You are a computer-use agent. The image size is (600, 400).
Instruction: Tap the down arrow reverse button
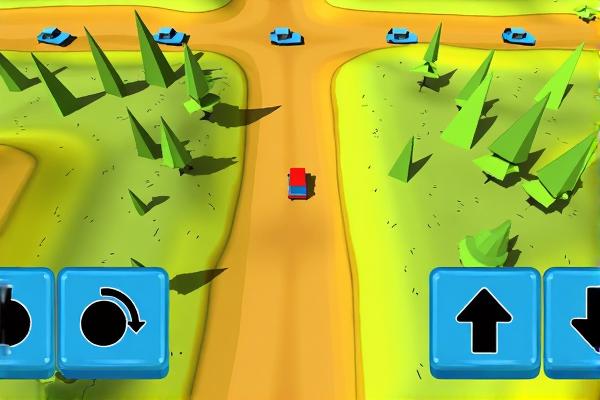tap(576, 321)
